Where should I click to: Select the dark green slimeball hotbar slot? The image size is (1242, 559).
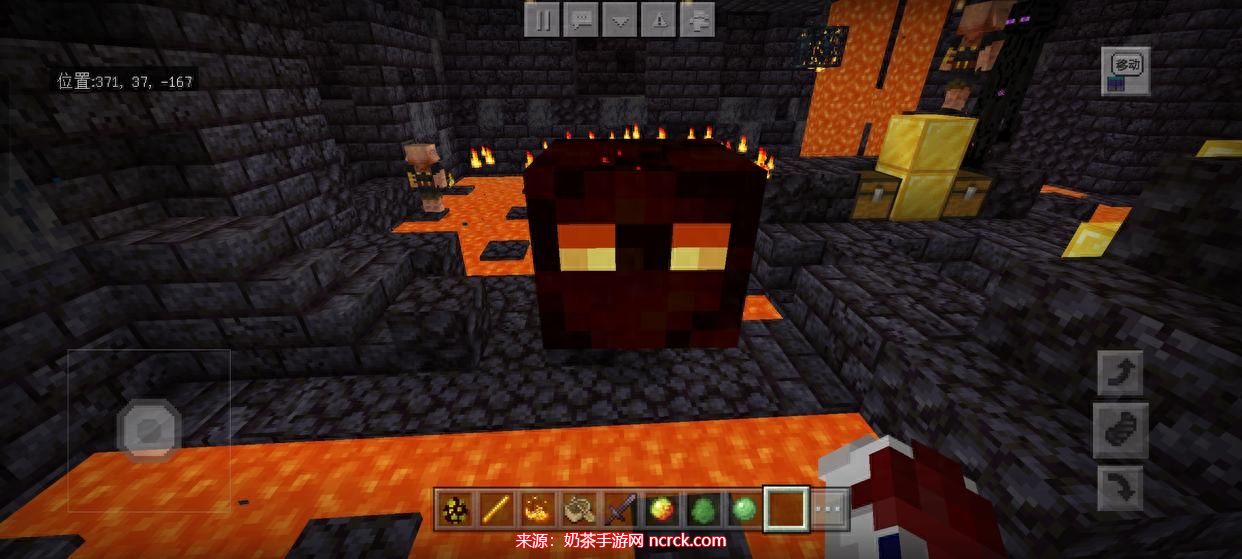coord(701,510)
